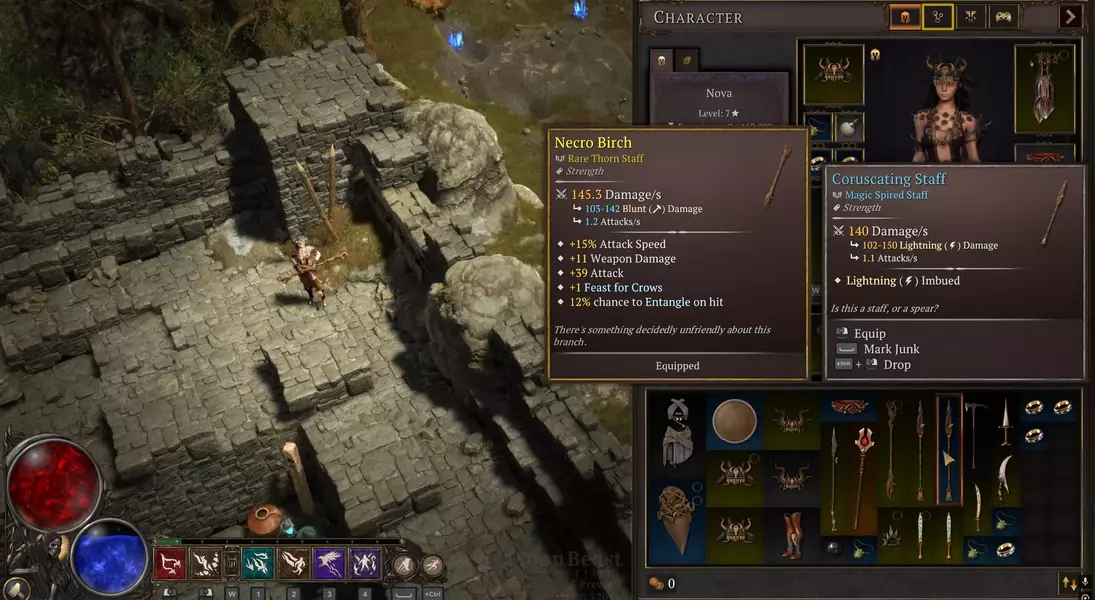Image resolution: width=1095 pixels, height=600 pixels.
Task: Open the skill tree nodes tab
Action: [937, 16]
